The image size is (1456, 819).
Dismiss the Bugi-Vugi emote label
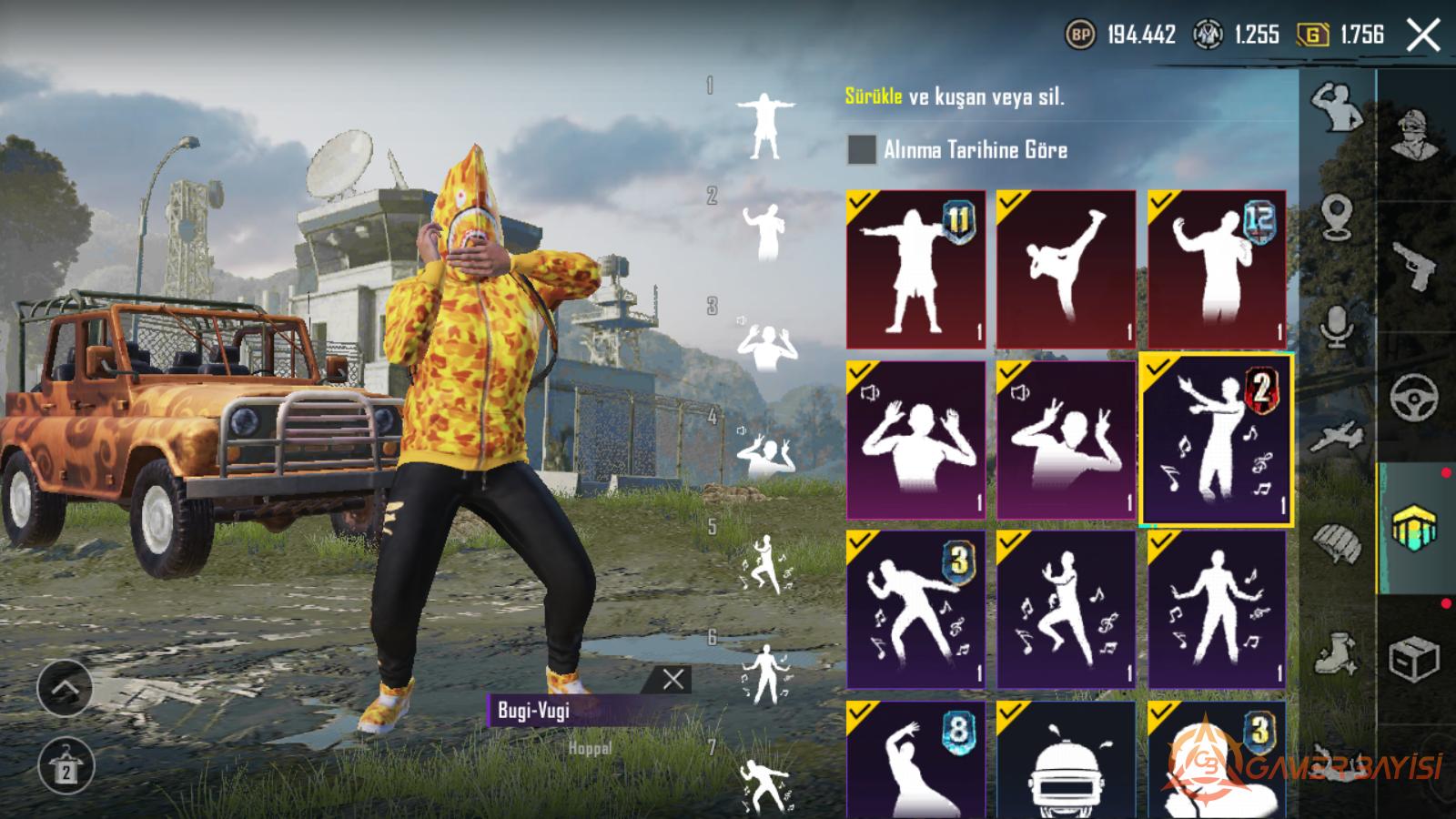coord(673,679)
